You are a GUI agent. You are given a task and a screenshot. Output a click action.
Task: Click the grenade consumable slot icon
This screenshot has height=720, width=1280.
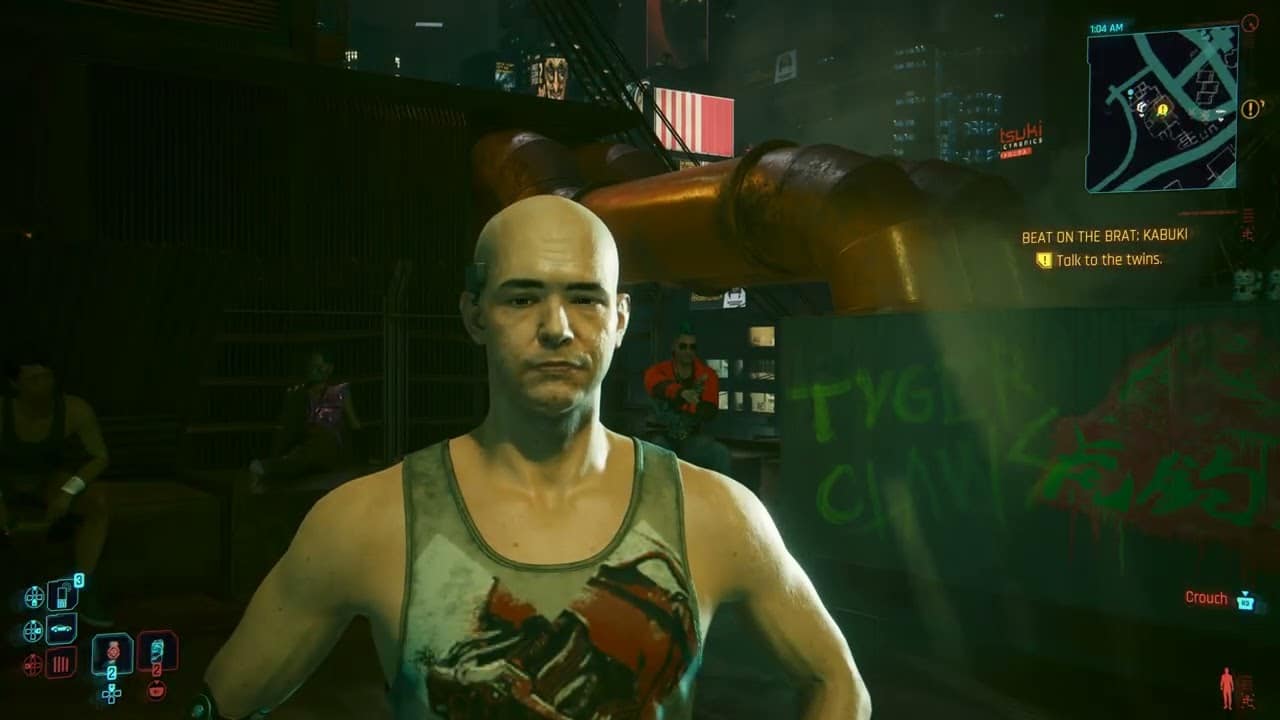coord(112,652)
